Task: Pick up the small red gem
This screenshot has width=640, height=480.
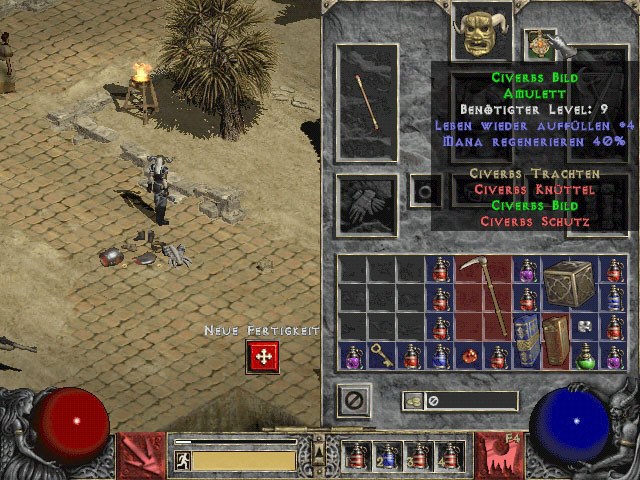Action: coord(468,356)
